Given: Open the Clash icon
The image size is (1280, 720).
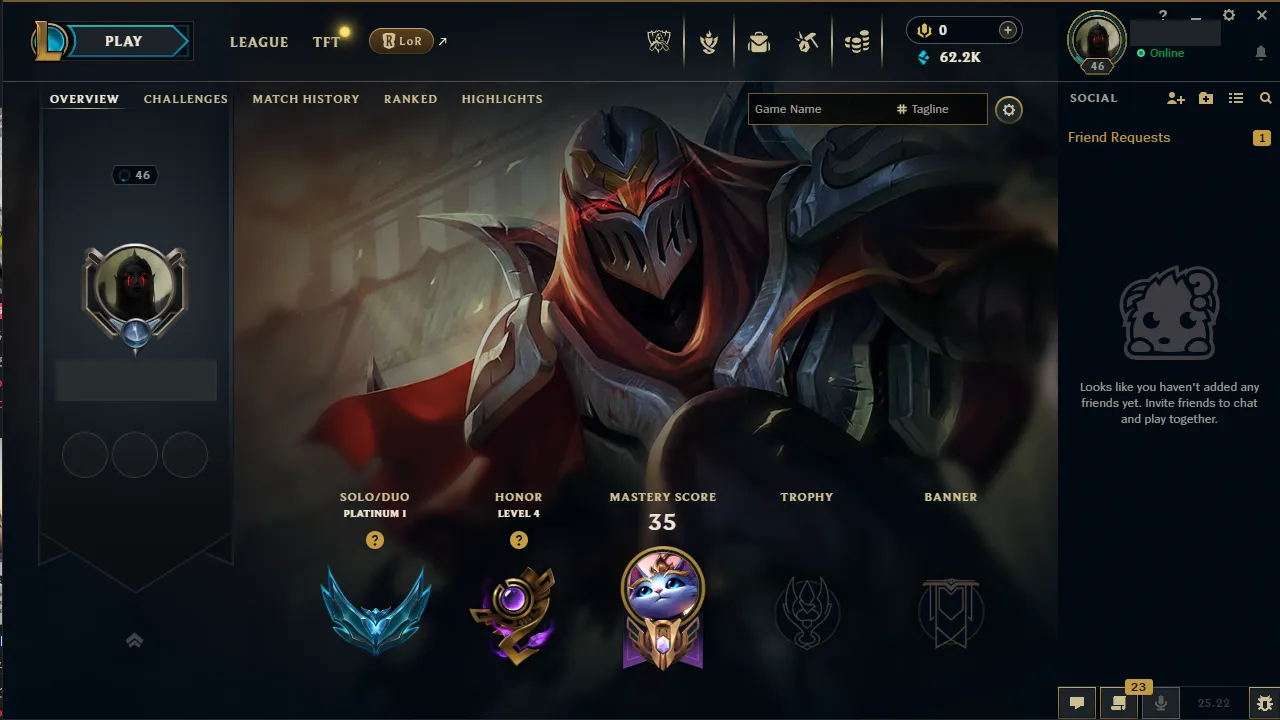Looking at the screenshot, I should (708, 41).
